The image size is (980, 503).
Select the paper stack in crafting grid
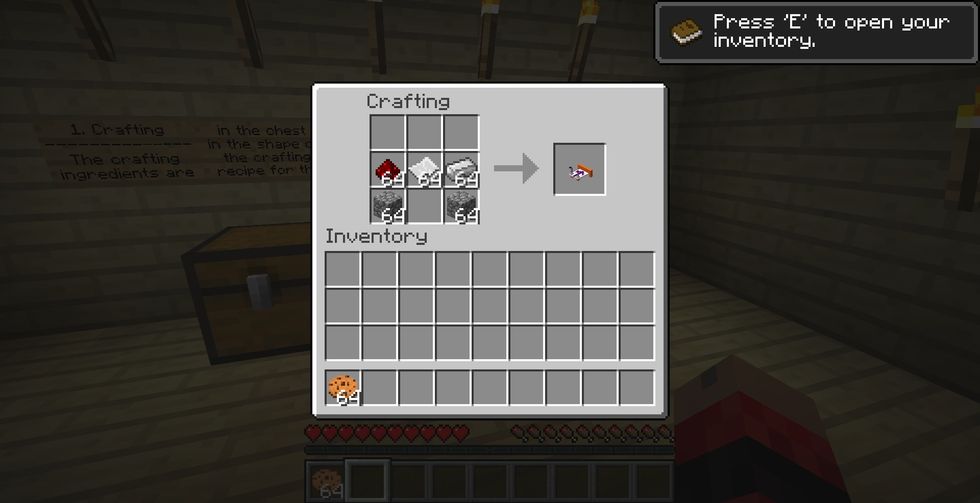pos(425,170)
